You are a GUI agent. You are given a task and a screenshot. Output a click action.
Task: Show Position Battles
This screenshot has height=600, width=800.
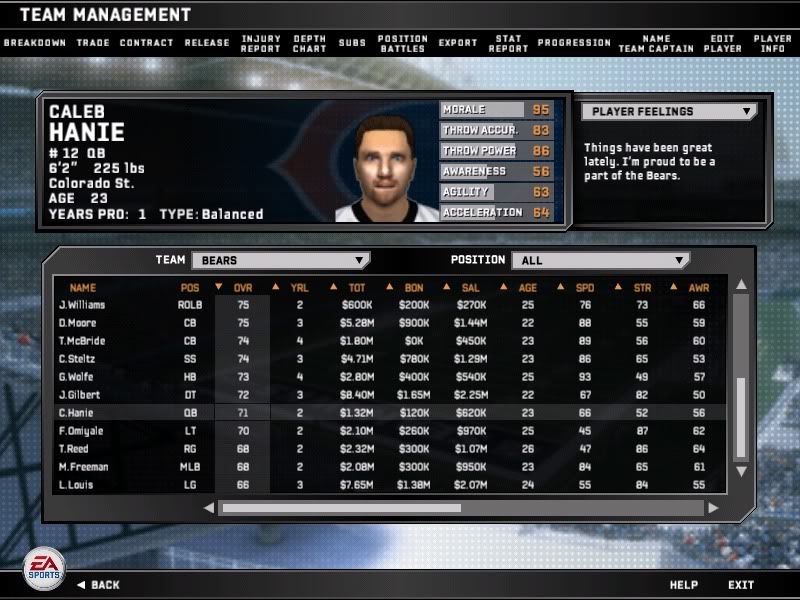[x=402, y=43]
